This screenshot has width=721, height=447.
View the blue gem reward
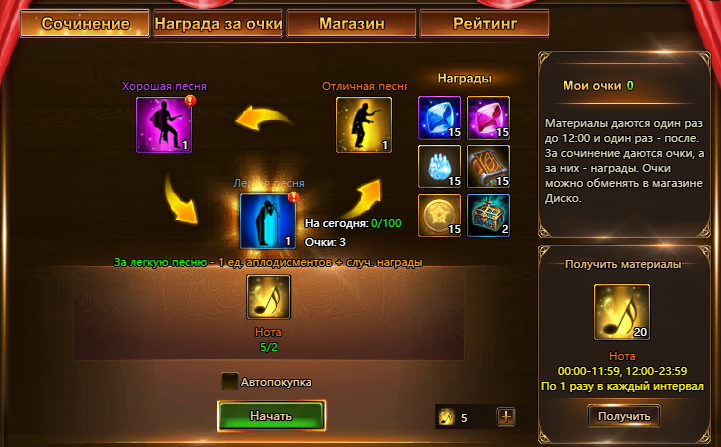[439, 118]
